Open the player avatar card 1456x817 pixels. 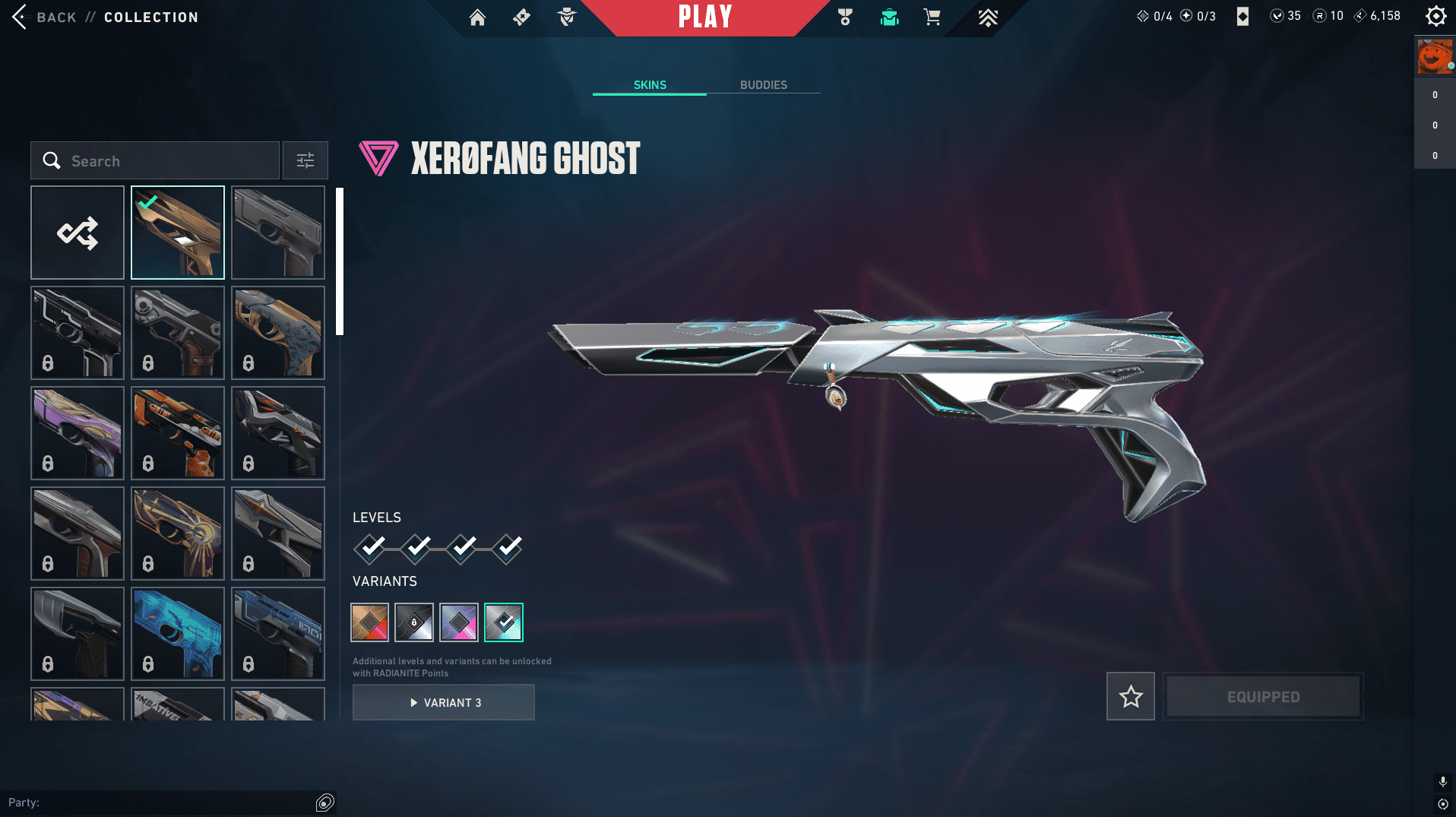pyautogui.click(x=1434, y=57)
